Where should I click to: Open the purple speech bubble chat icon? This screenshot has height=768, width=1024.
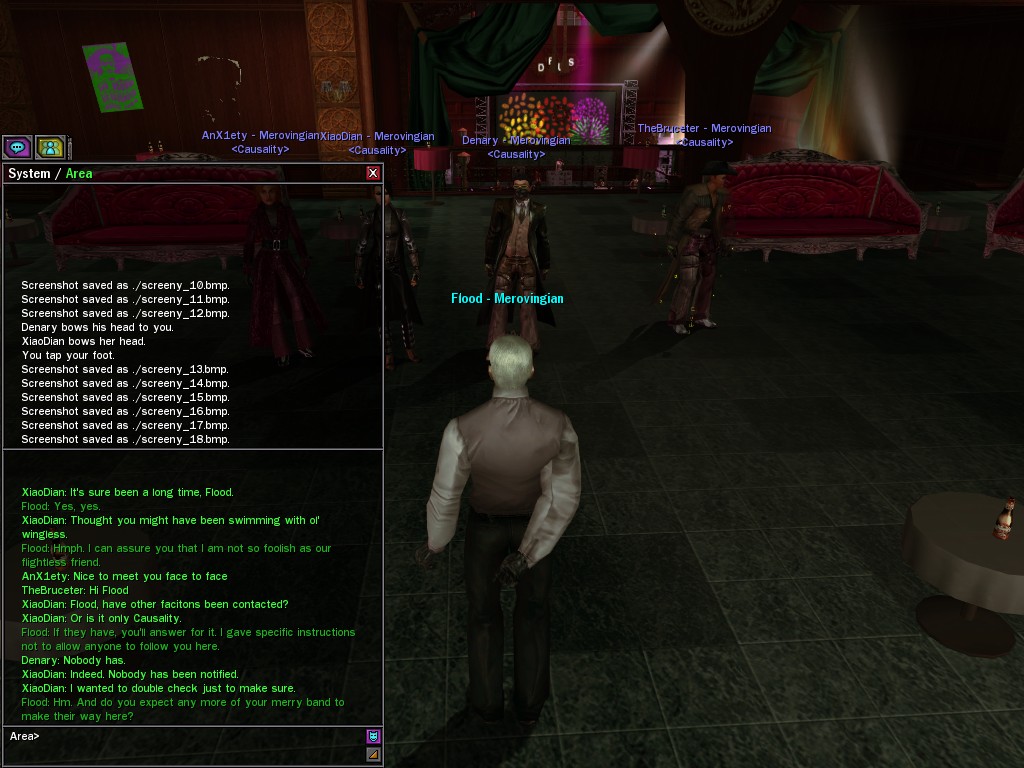[17, 147]
